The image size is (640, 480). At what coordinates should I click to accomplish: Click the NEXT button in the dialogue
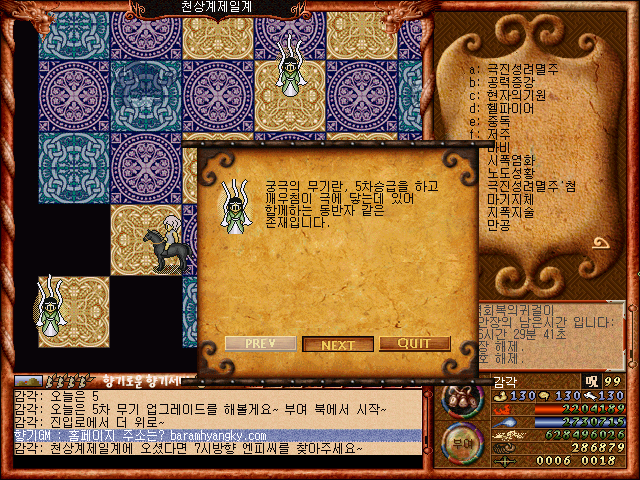click(338, 345)
